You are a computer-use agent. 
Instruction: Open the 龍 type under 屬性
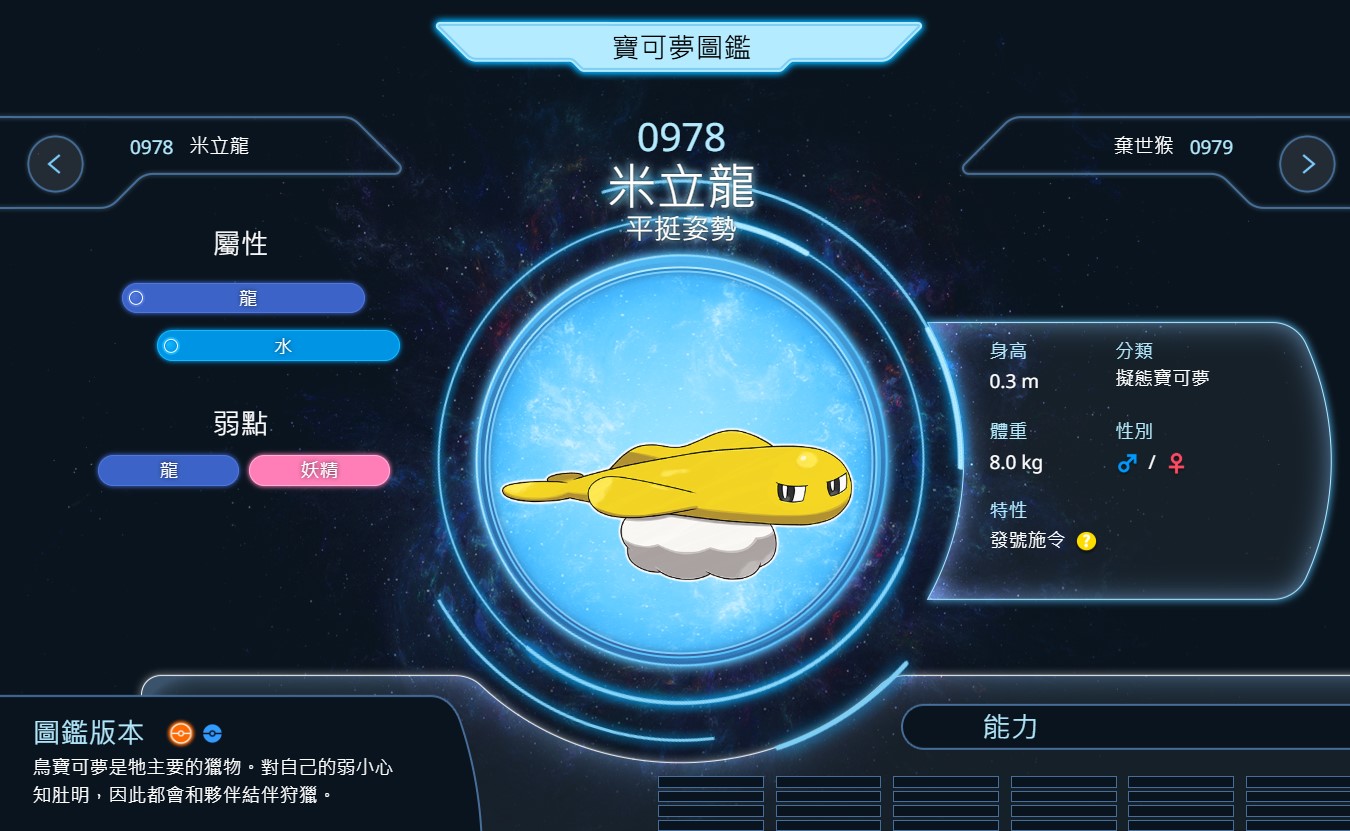click(244, 298)
